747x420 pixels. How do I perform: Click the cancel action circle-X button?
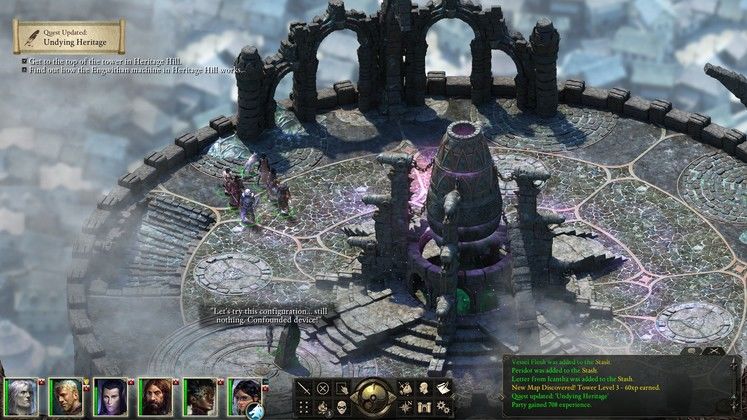pyautogui.click(x=323, y=389)
